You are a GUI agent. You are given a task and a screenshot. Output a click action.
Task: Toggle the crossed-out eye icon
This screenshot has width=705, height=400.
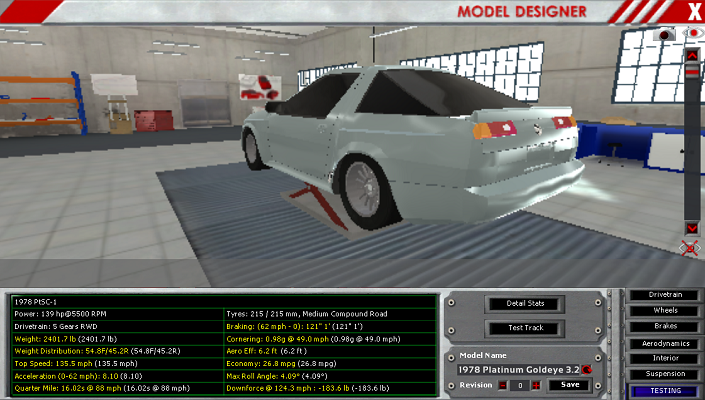tap(691, 246)
